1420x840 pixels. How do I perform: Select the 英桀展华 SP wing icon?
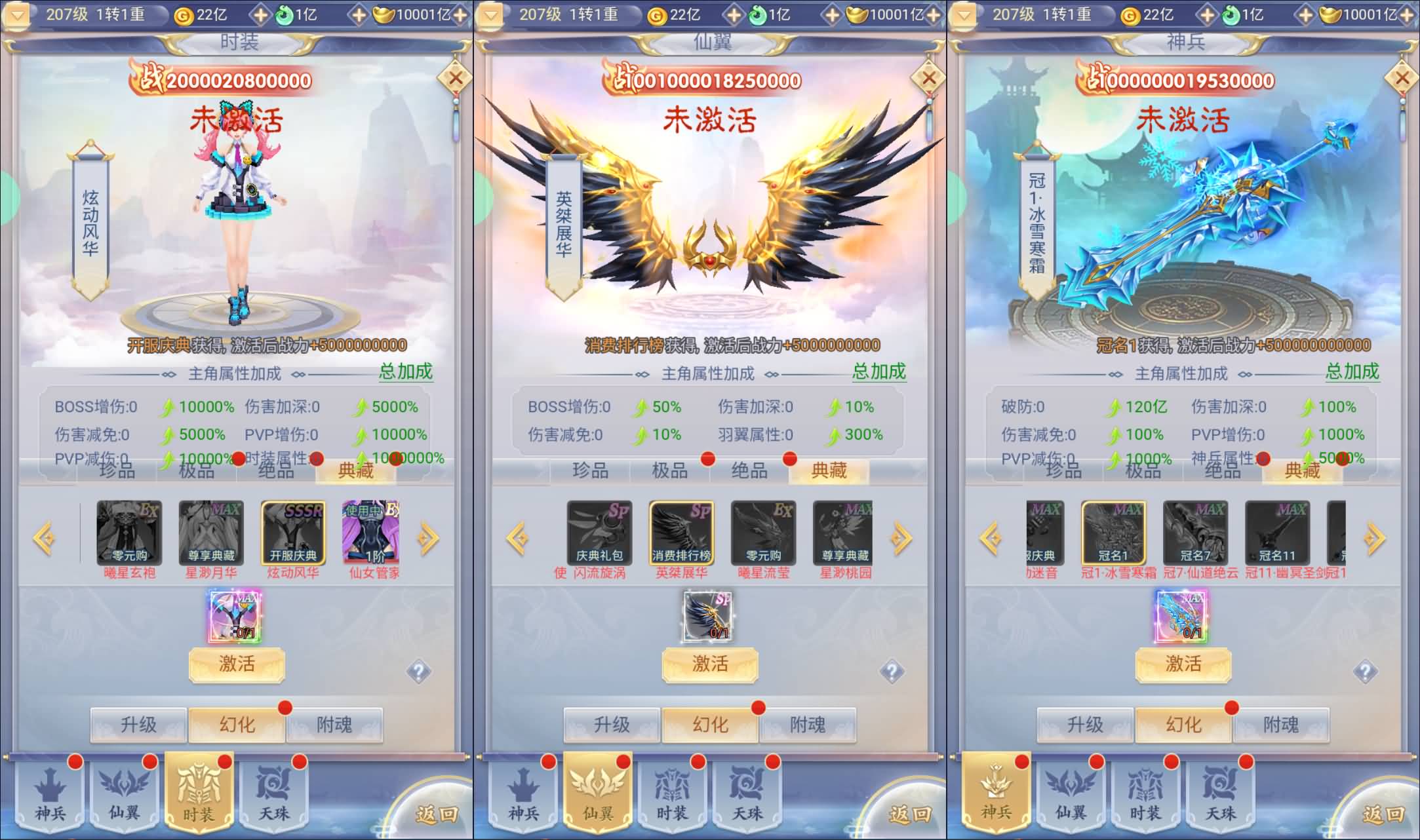point(682,531)
